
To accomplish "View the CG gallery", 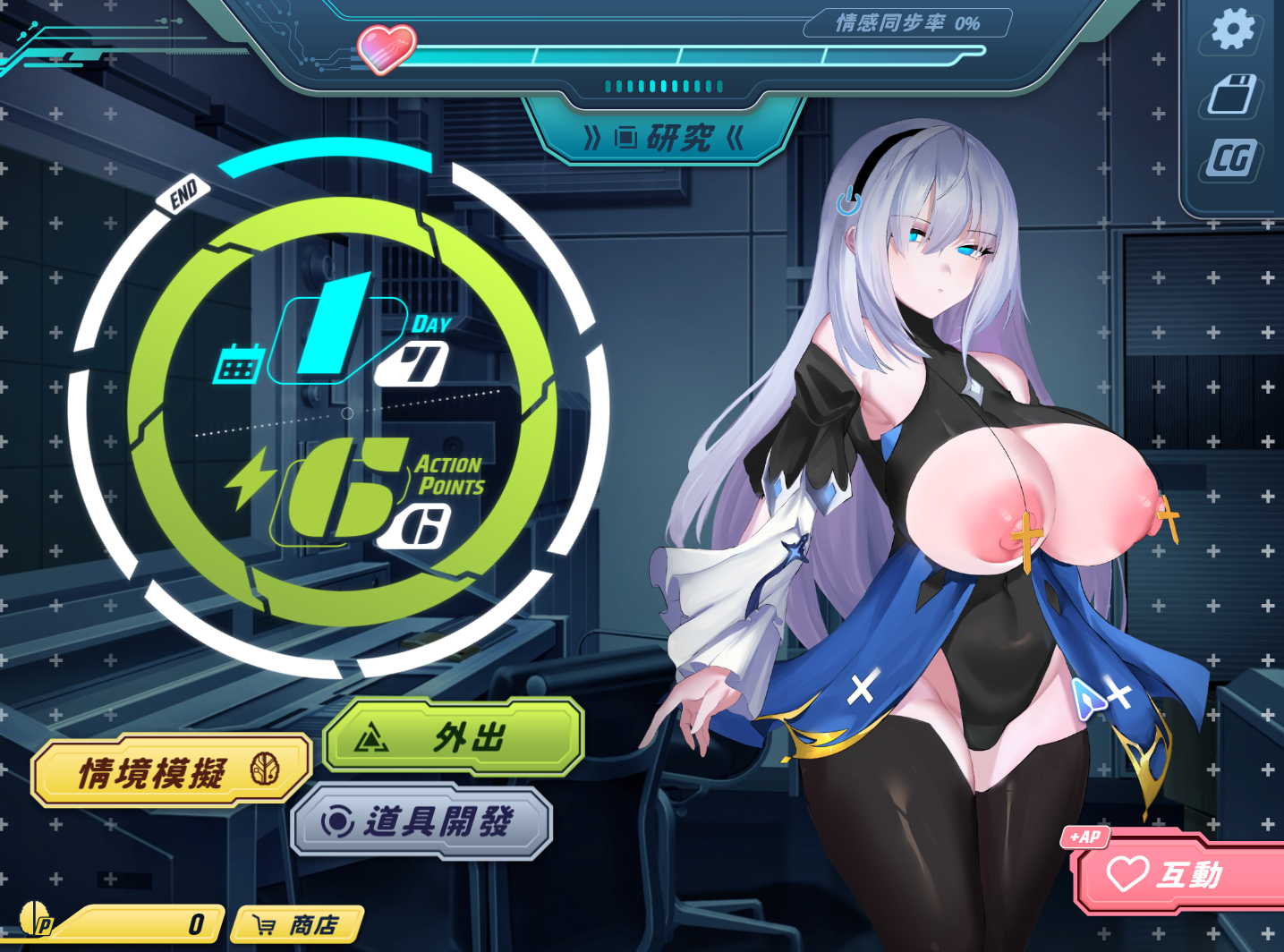I will [x=1232, y=159].
